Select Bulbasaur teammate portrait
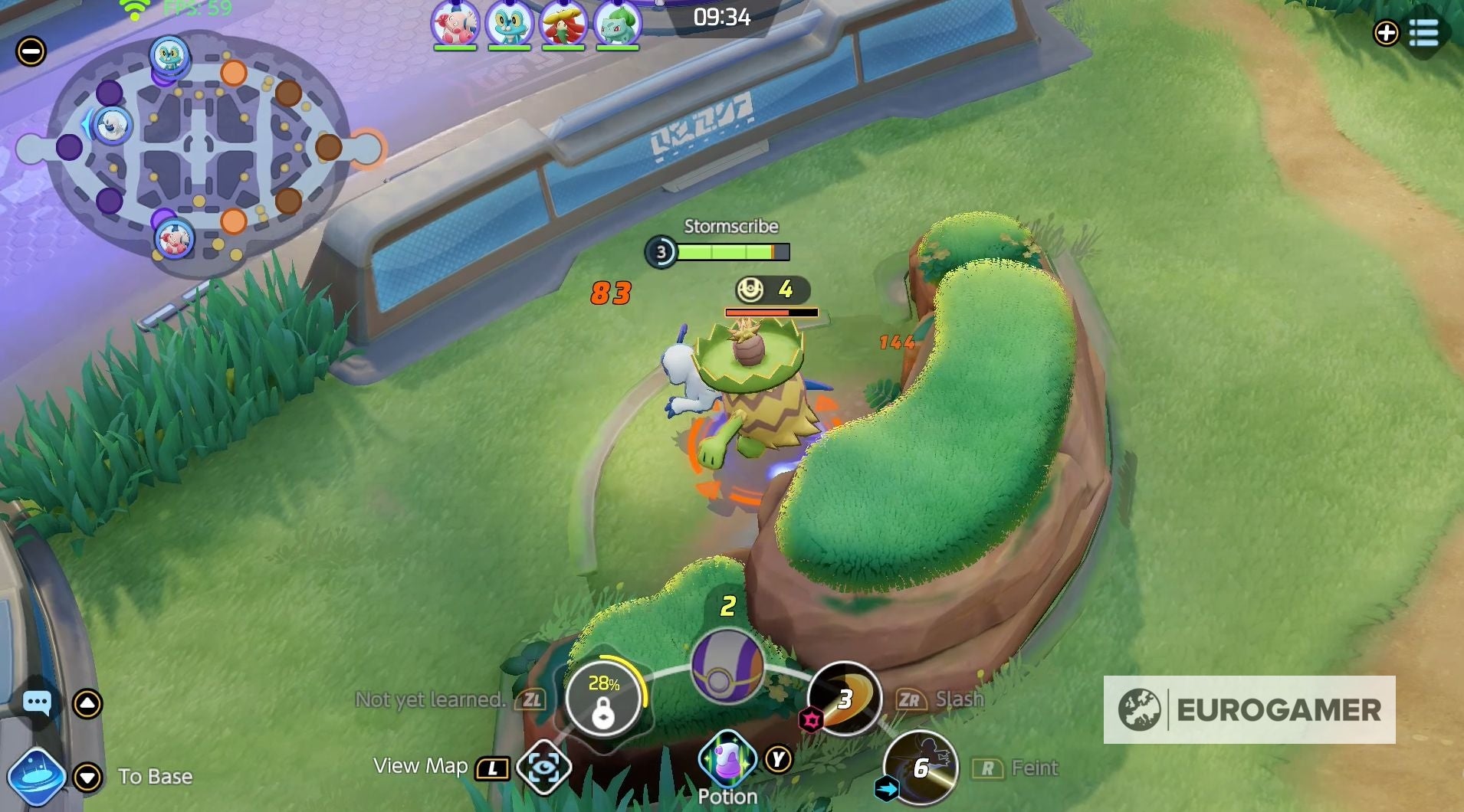The image size is (1464, 812). [x=617, y=23]
